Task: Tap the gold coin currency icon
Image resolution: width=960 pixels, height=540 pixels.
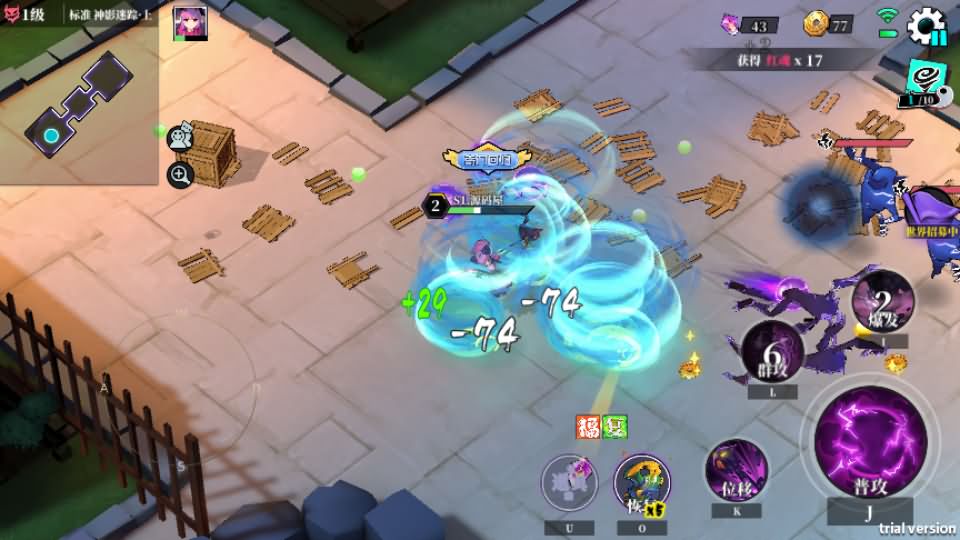Action: pyautogui.click(x=814, y=24)
